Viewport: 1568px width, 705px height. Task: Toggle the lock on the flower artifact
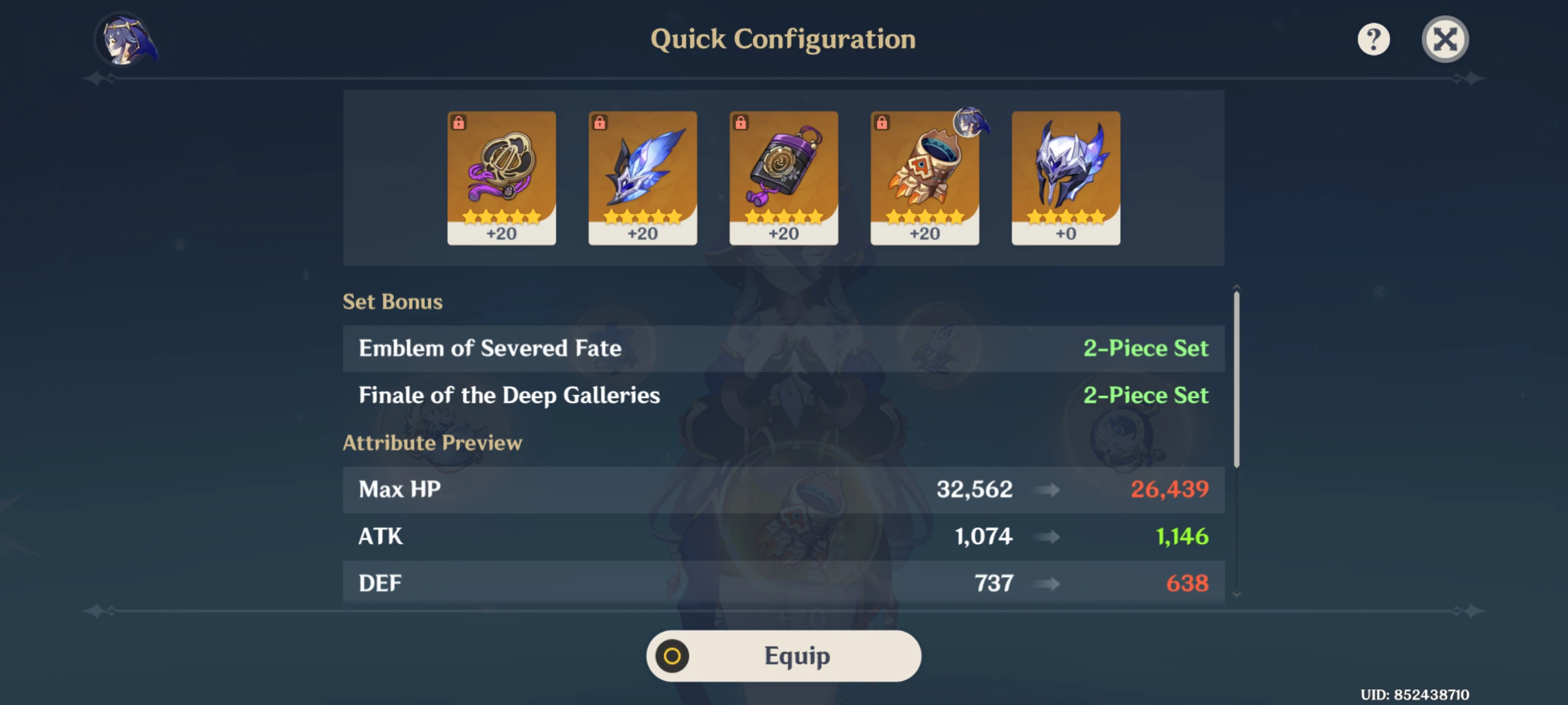click(x=458, y=122)
